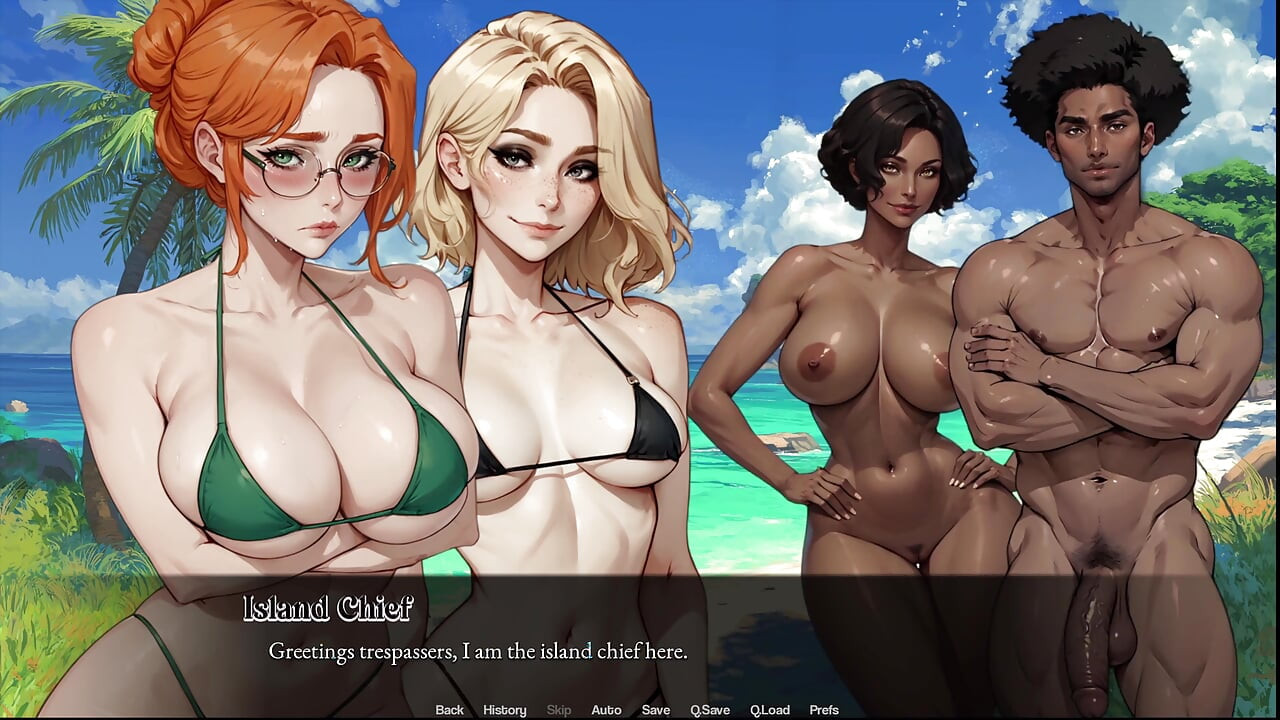Click the greeting dialogue line text
This screenshot has height=720, width=1280.
(x=477, y=651)
